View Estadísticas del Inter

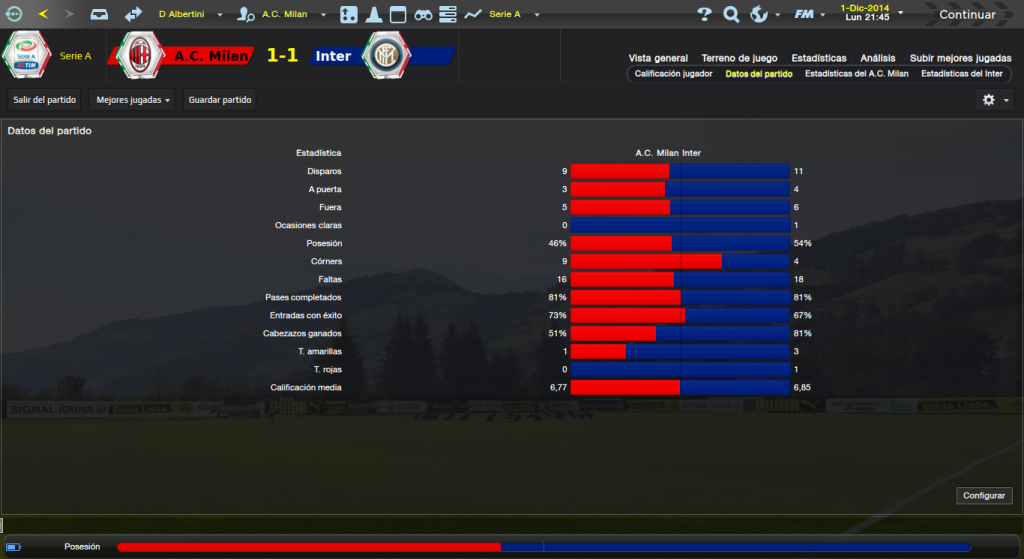961,74
